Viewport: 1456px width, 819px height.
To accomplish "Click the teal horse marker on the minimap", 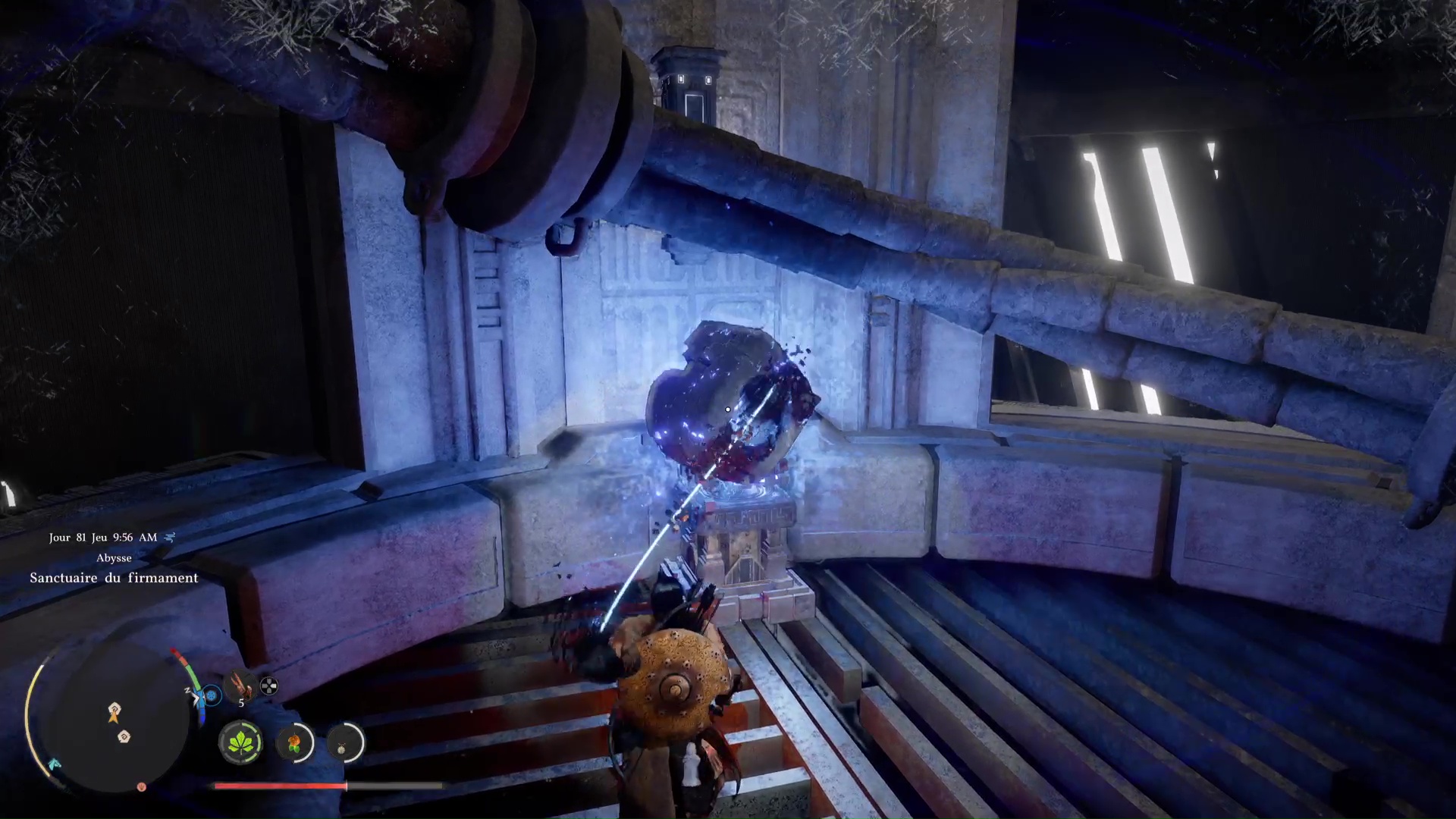I will click(55, 764).
